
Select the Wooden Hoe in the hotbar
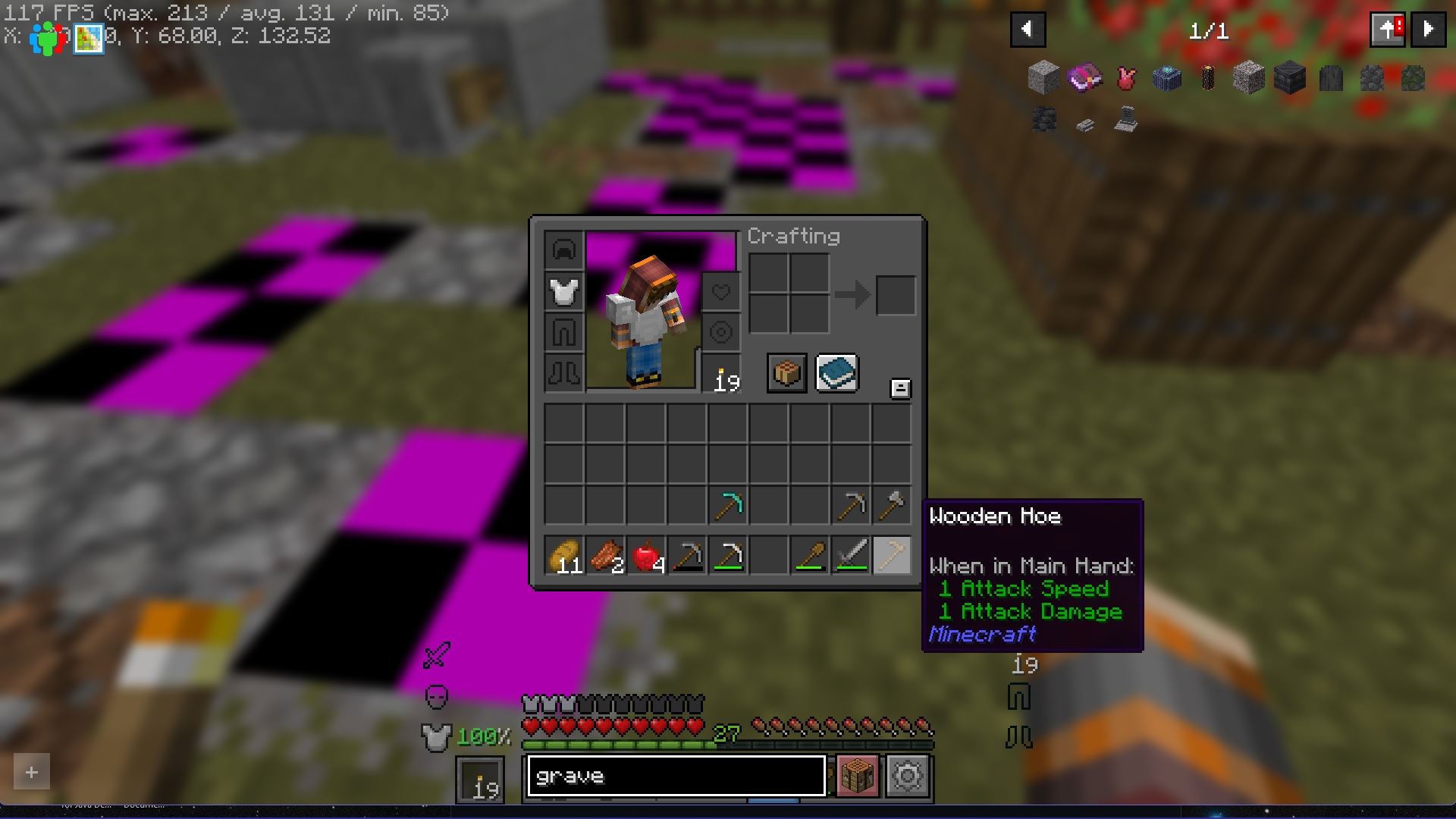coord(892,555)
